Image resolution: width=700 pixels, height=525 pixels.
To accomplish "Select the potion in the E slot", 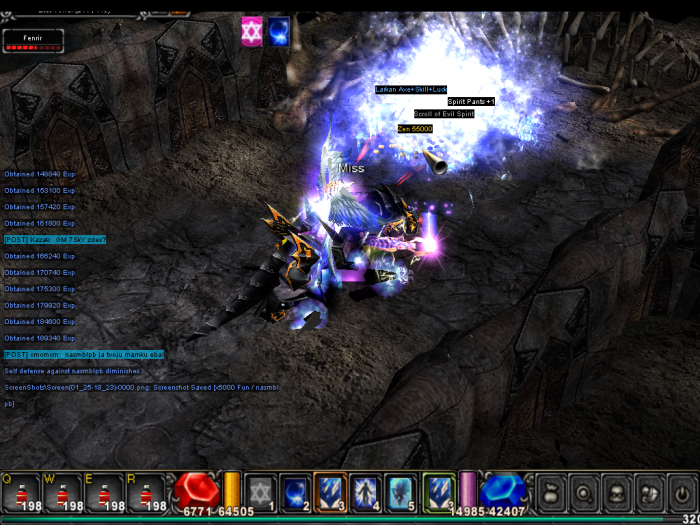I will (x=104, y=491).
